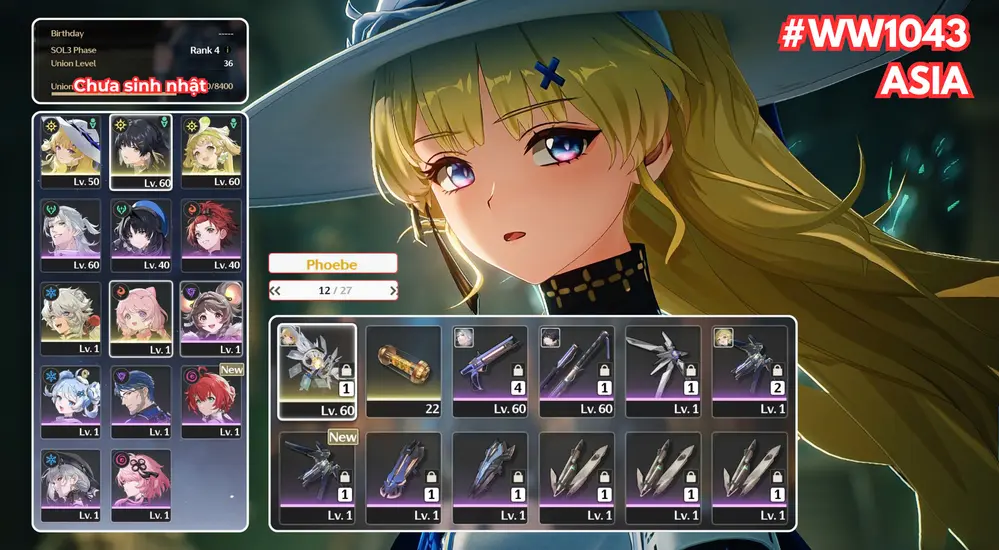999x550 pixels.
Task: Select the blue-haired Youhu portrait
Action: pos(70,400)
